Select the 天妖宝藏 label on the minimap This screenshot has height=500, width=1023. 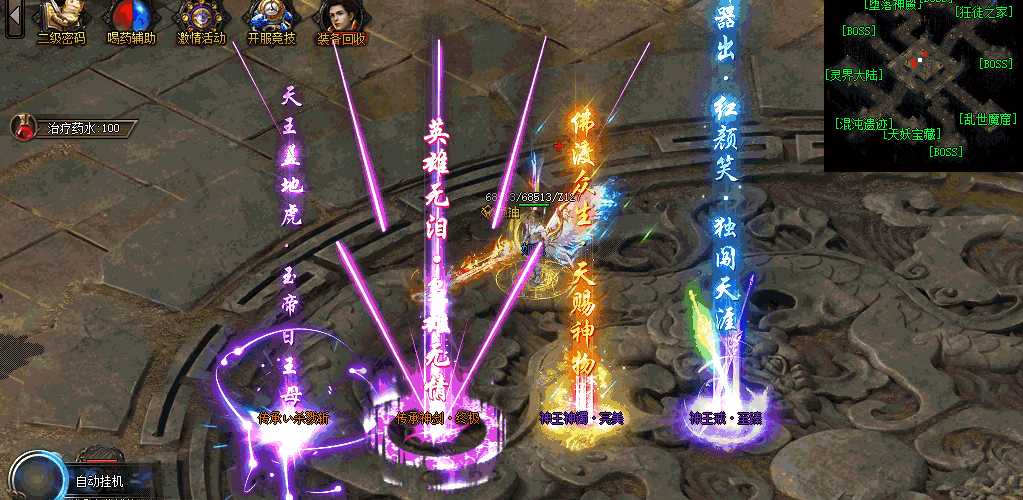tap(910, 134)
